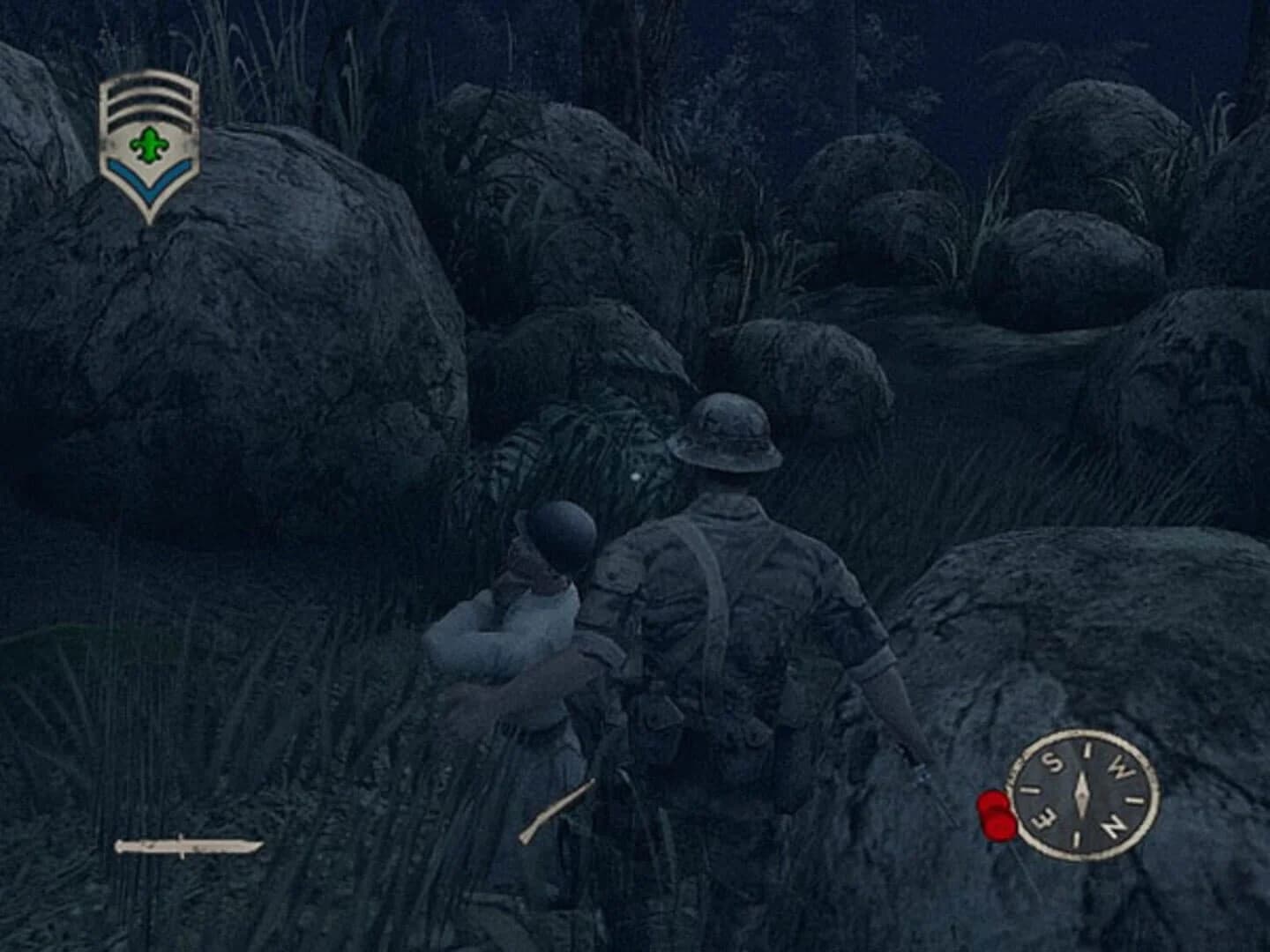Click the lower red ammo pip

999,827
